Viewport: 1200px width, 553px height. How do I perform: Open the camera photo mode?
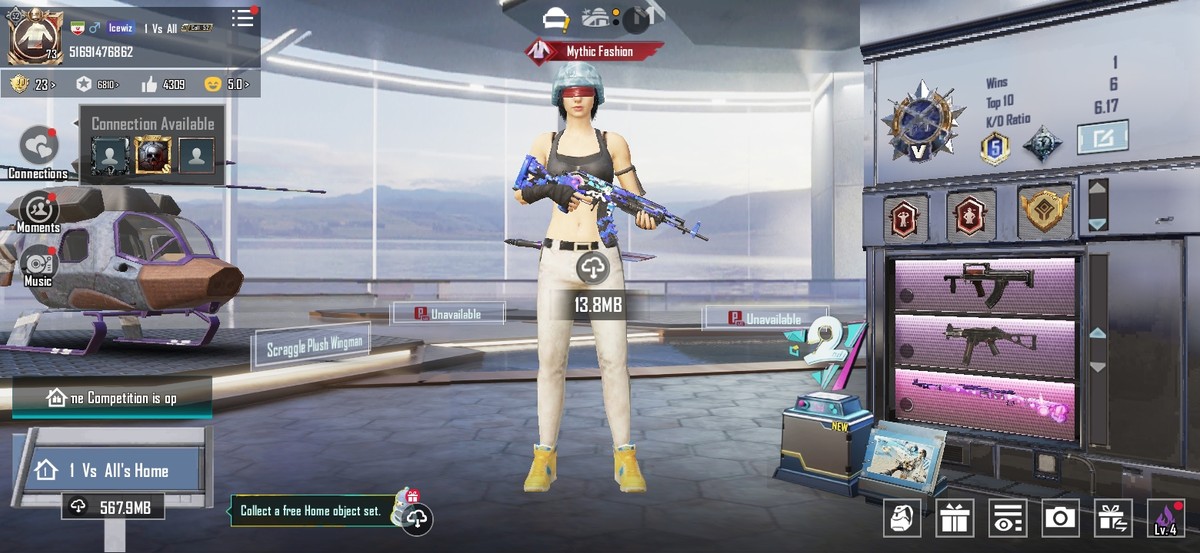[1060, 517]
